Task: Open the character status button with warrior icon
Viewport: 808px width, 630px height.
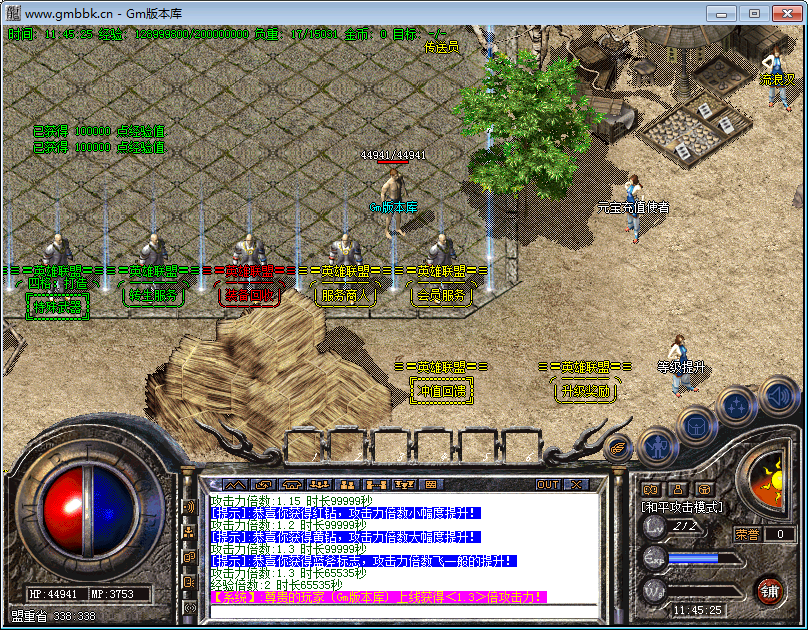Action: tap(657, 443)
